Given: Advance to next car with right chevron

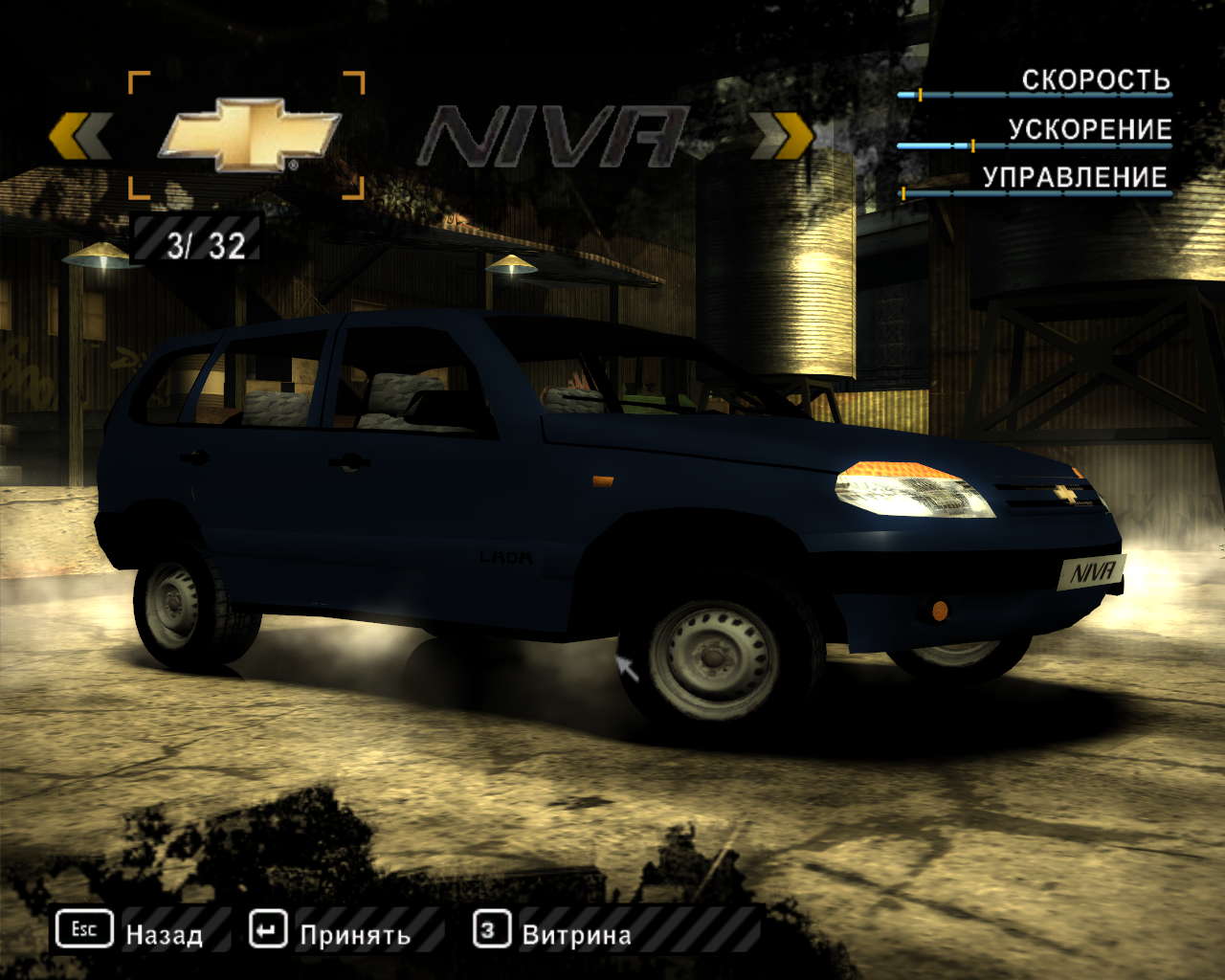Looking at the screenshot, I should [781, 134].
